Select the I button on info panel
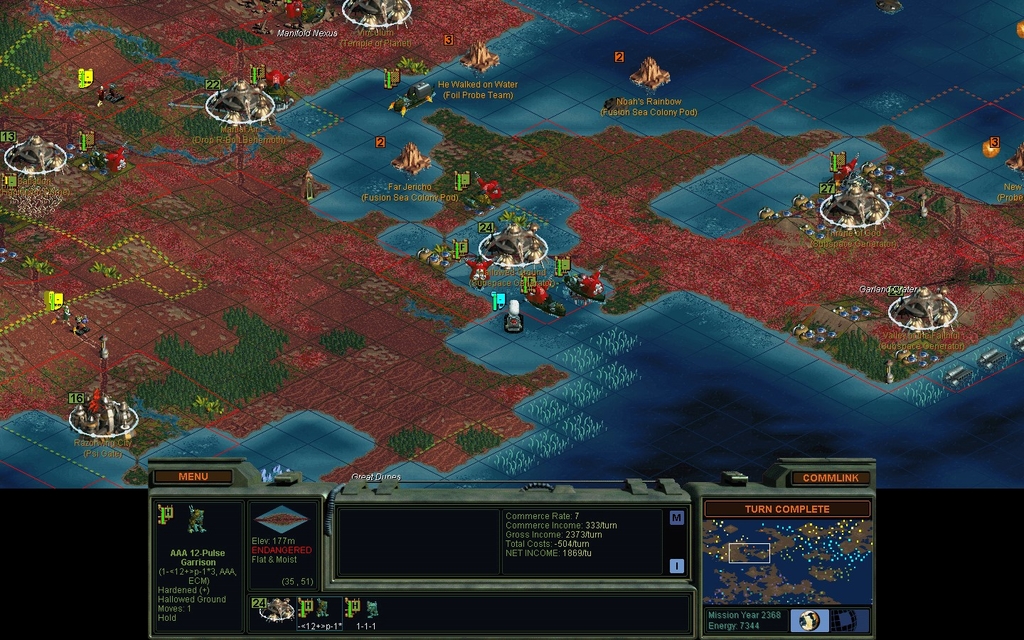The image size is (1024, 640). point(677,566)
